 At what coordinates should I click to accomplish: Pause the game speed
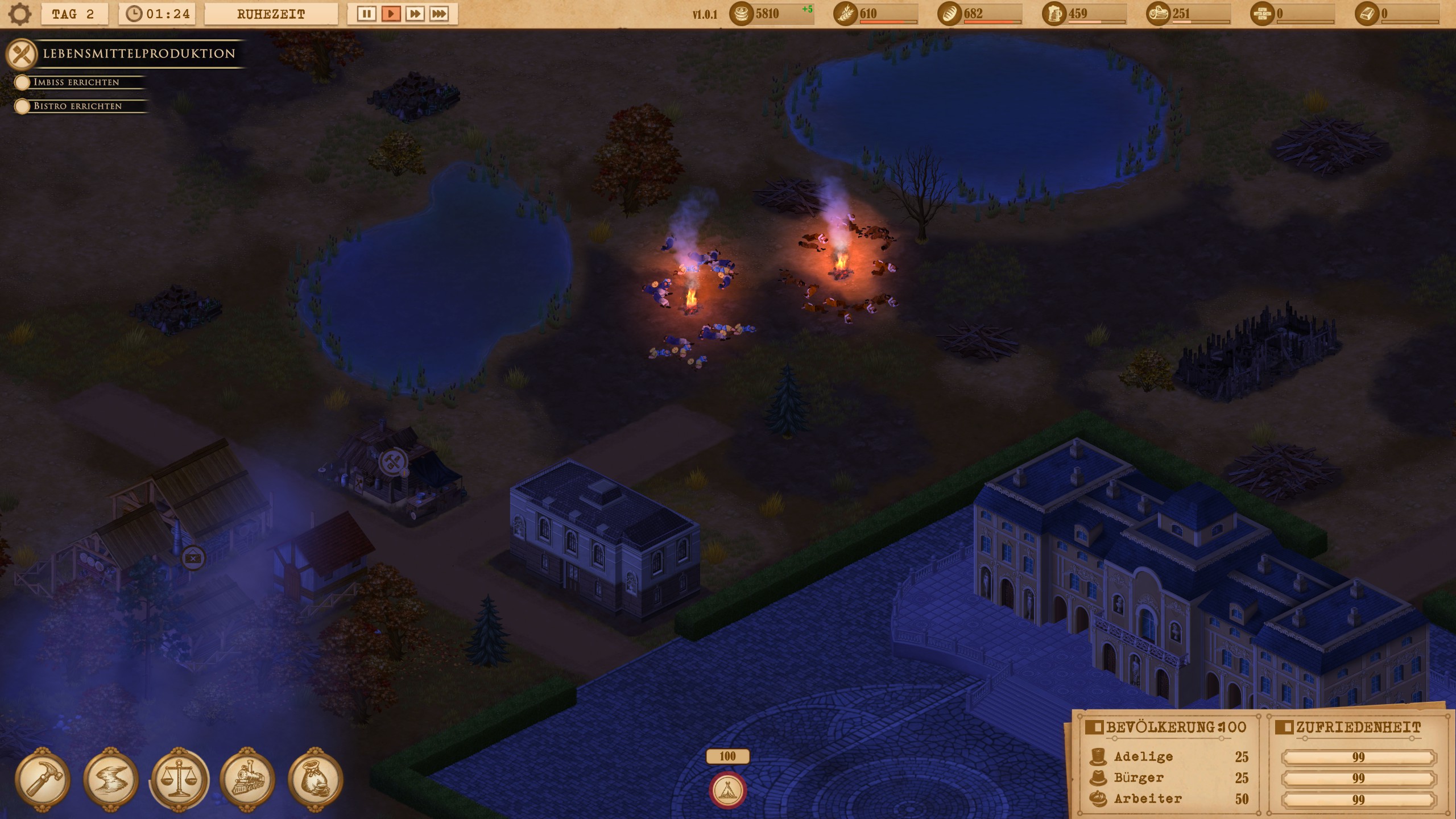point(366,14)
